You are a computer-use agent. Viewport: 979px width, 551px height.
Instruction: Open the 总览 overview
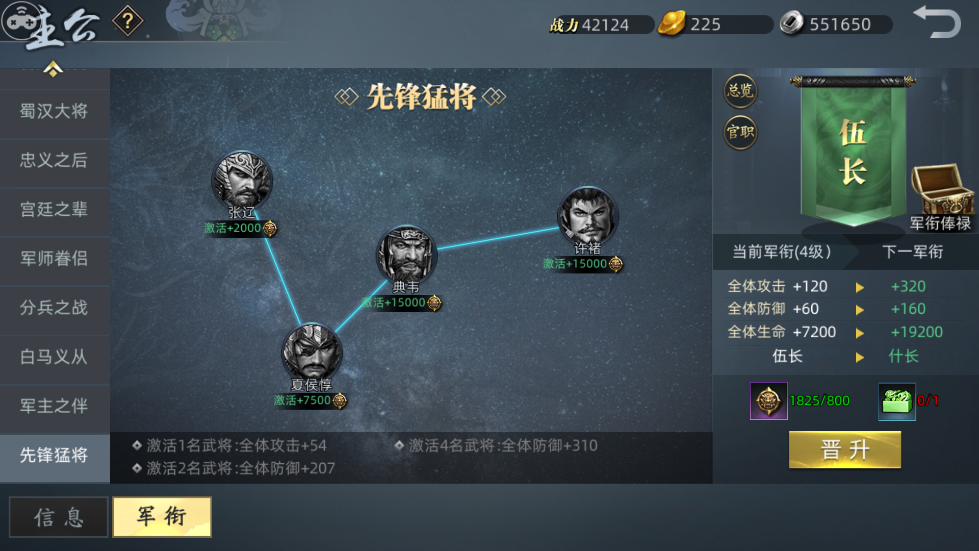pyautogui.click(x=740, y=91)
